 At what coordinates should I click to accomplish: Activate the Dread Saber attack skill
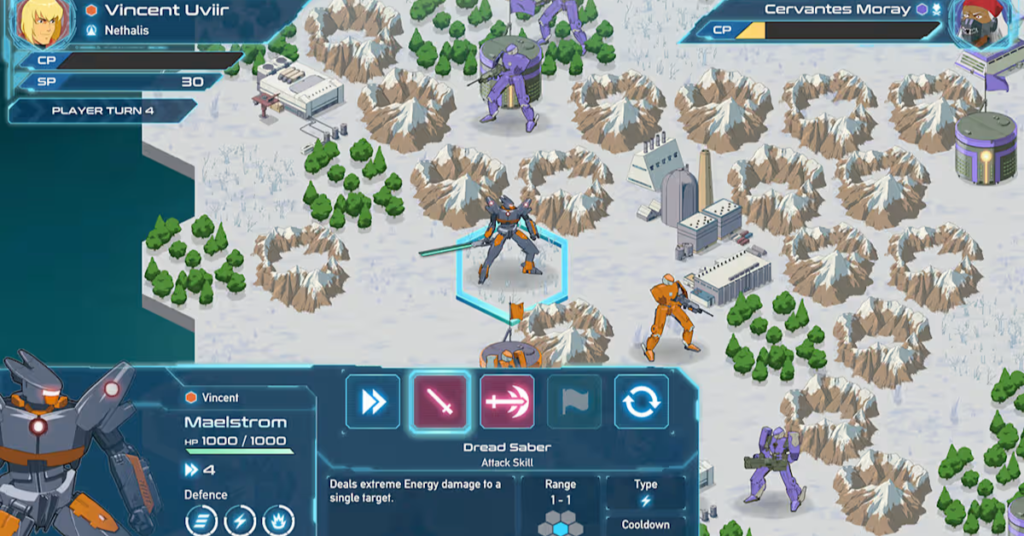tap(440, 402)
